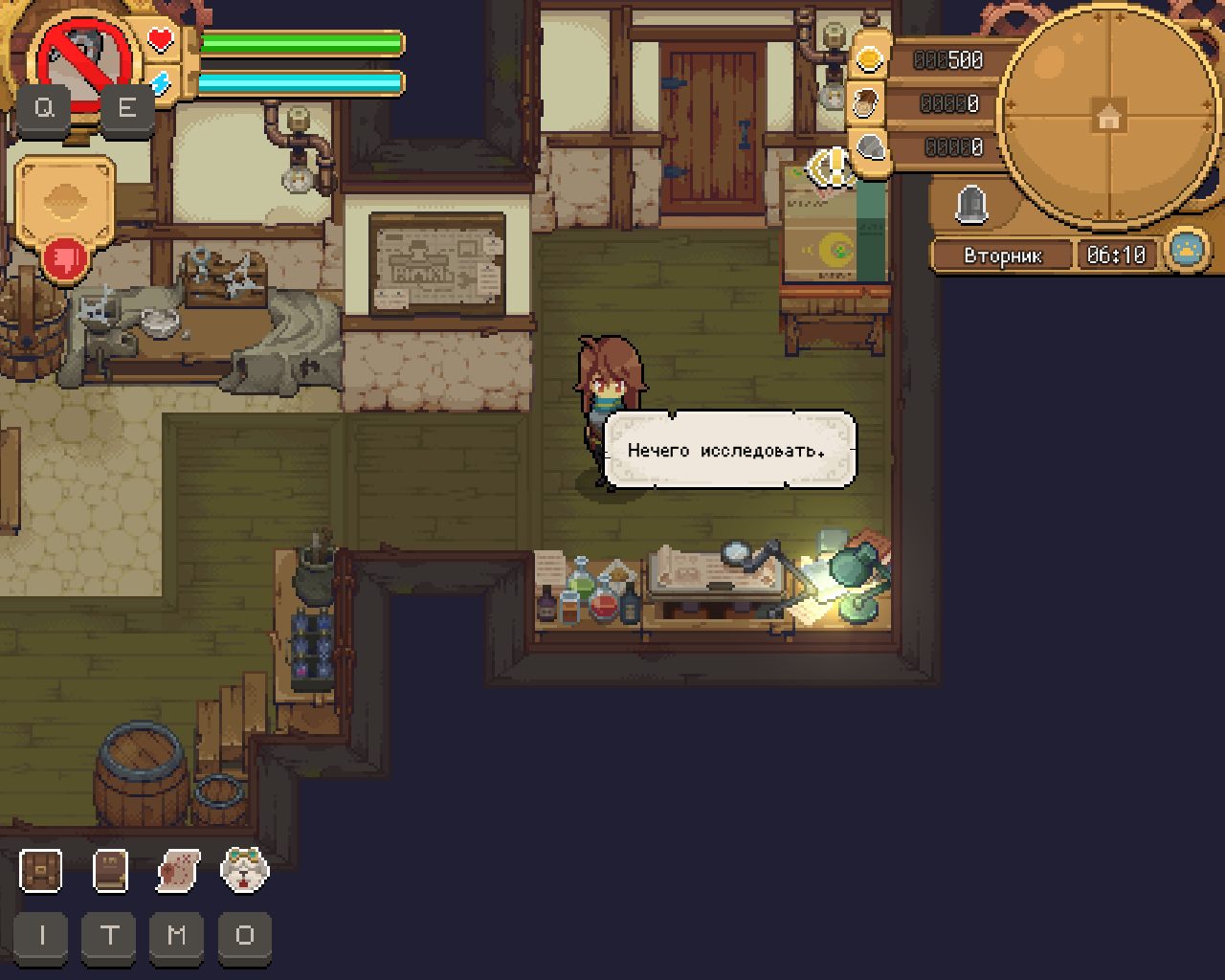Open the backpack inventory icon
The image size is (1225, 980).
click(41, 871)
